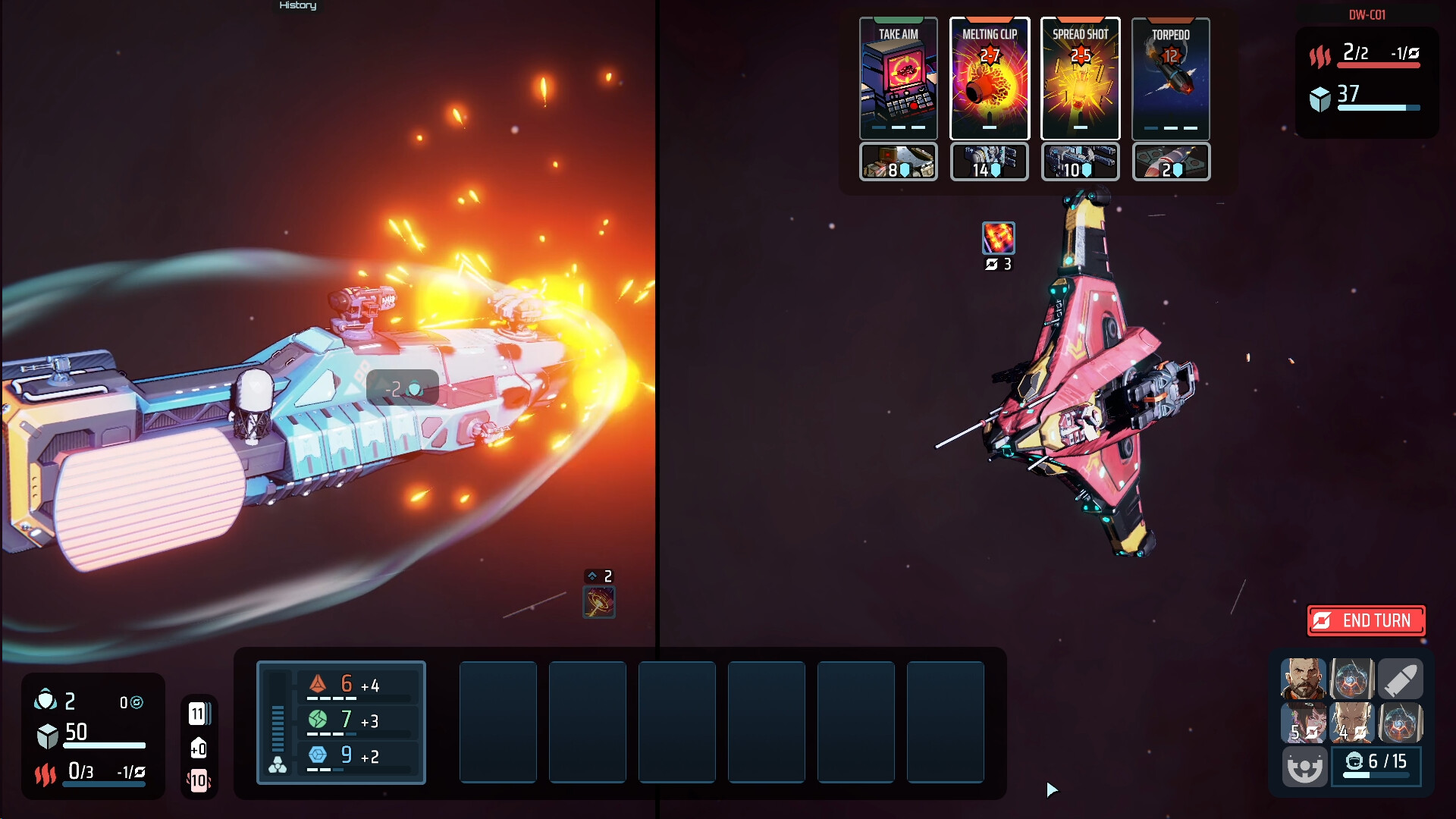Open the draw pile showing 11 cards
This screenshot has height=819, width=1456.
point(199,714)
